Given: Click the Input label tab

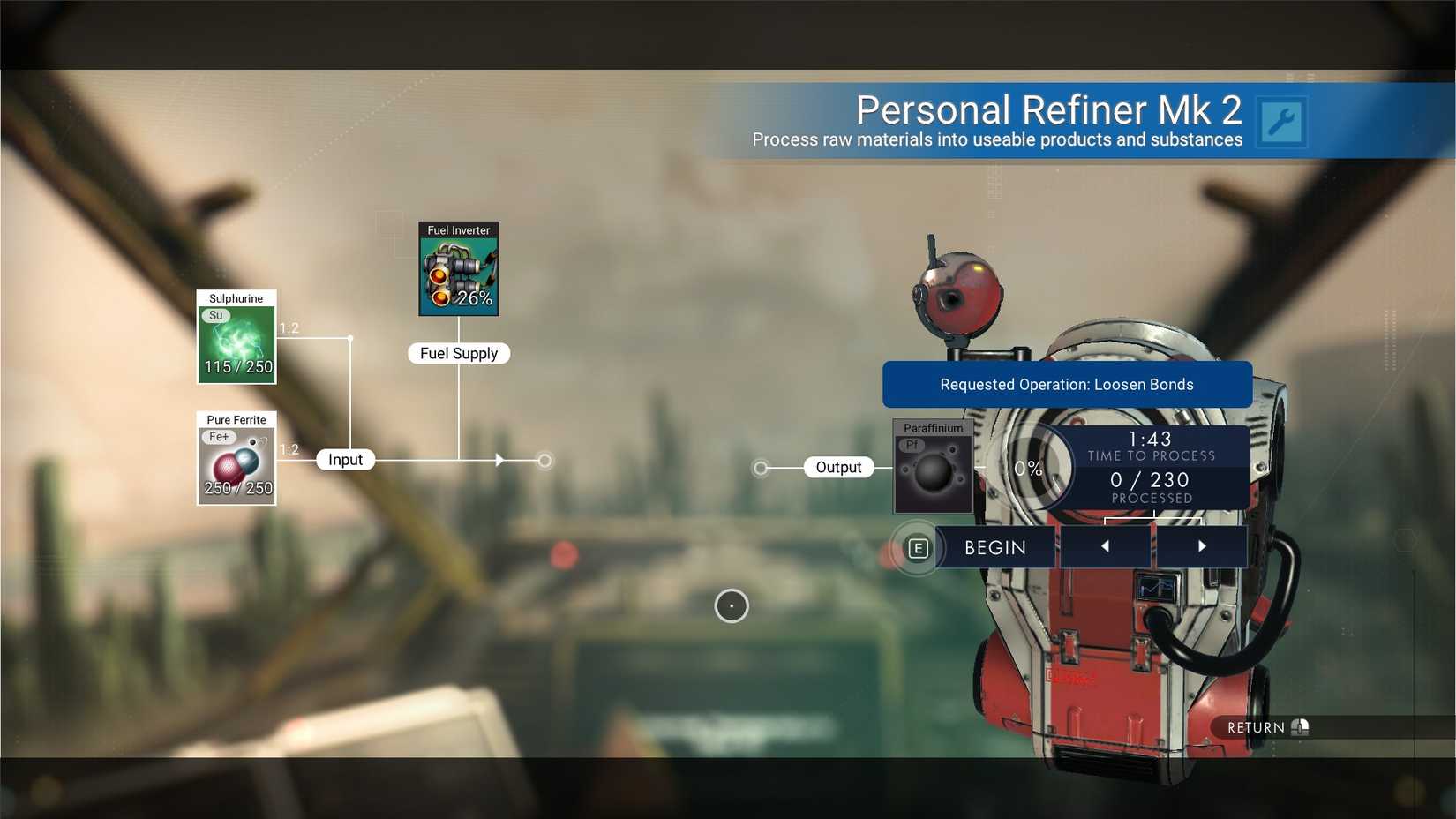Looking at the screenshot, I should (x=344, y=459).
